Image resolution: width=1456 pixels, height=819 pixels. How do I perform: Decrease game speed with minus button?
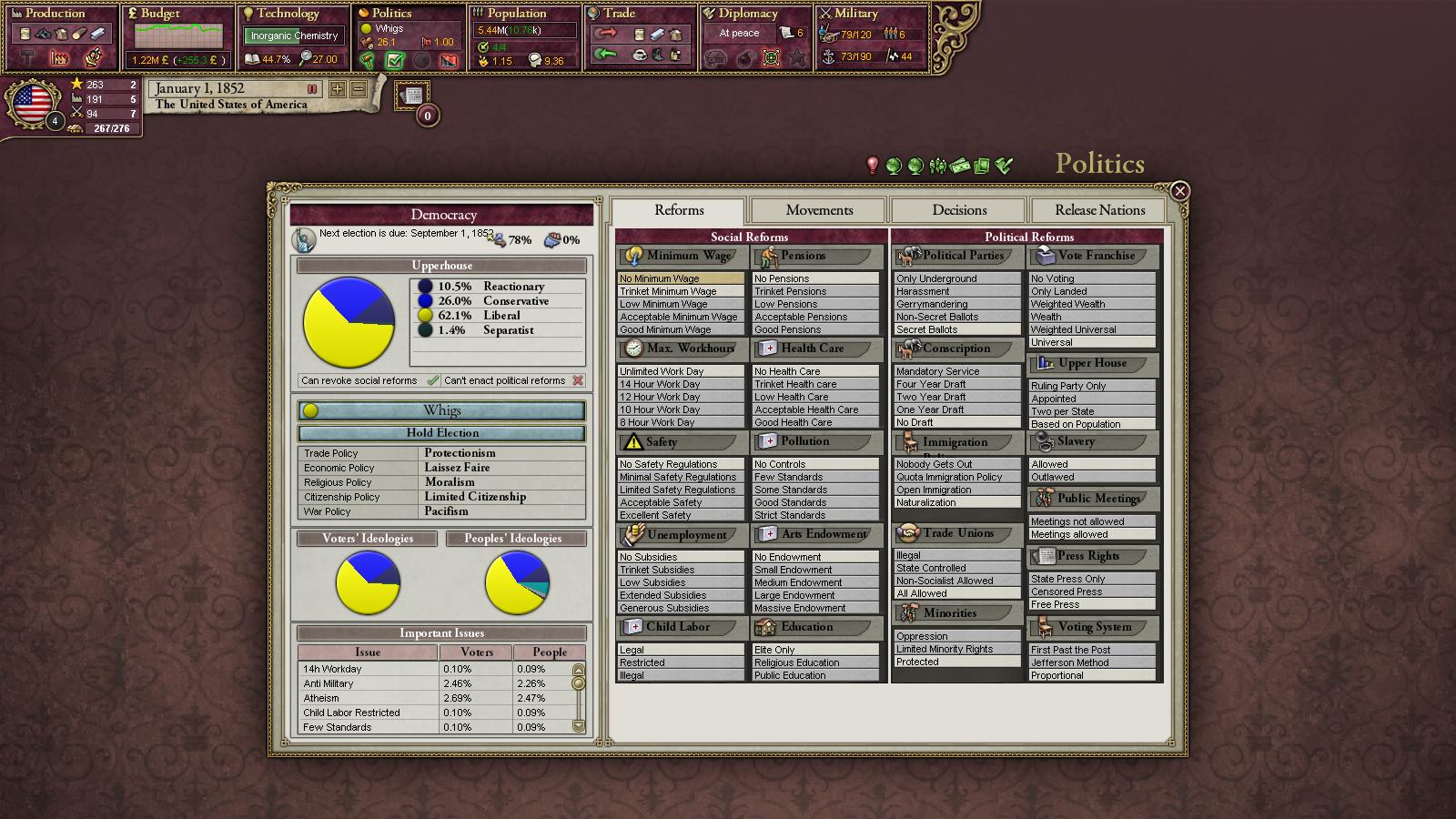359,89
